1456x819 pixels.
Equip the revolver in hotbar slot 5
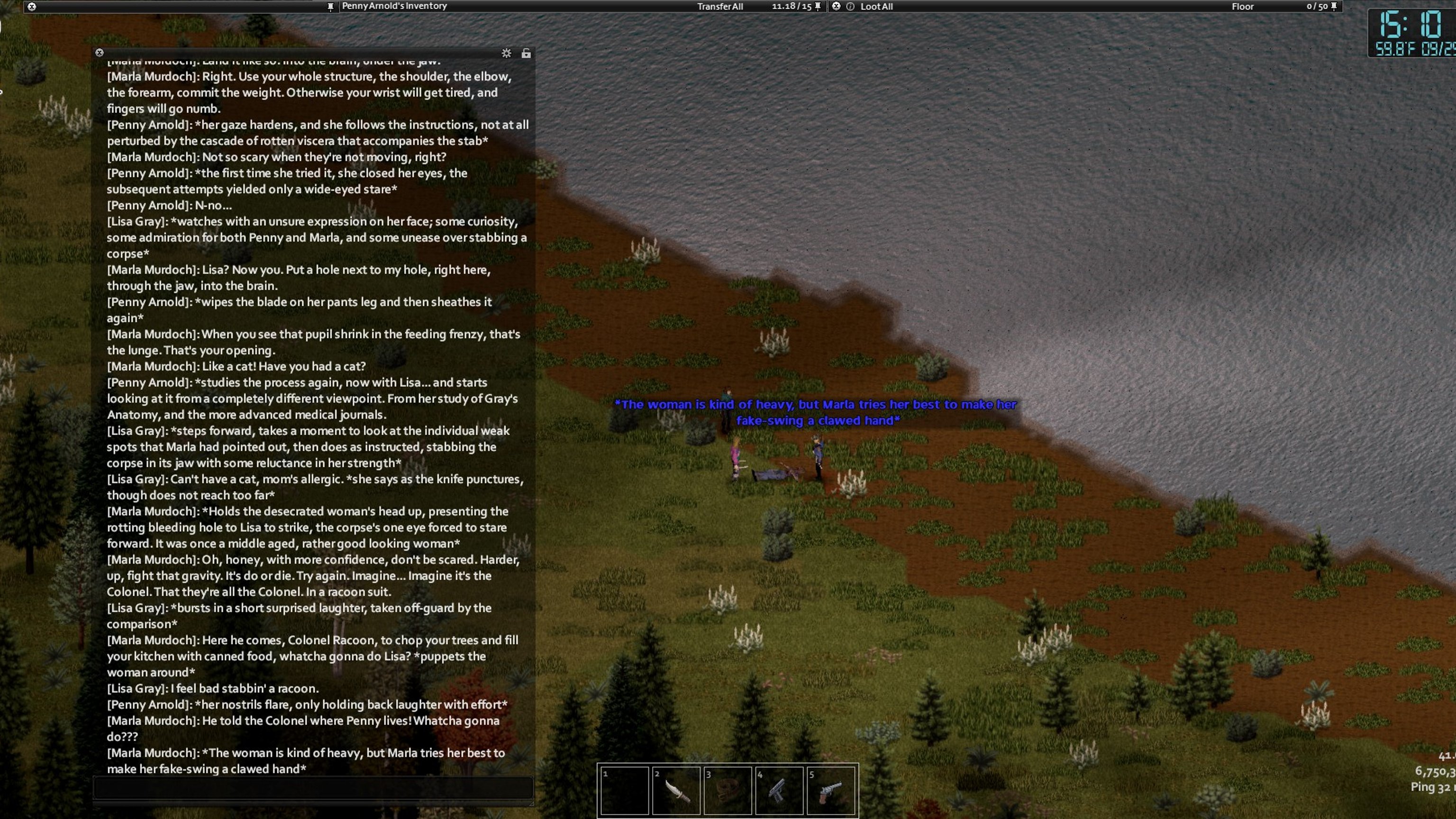(x=830, y=790)
